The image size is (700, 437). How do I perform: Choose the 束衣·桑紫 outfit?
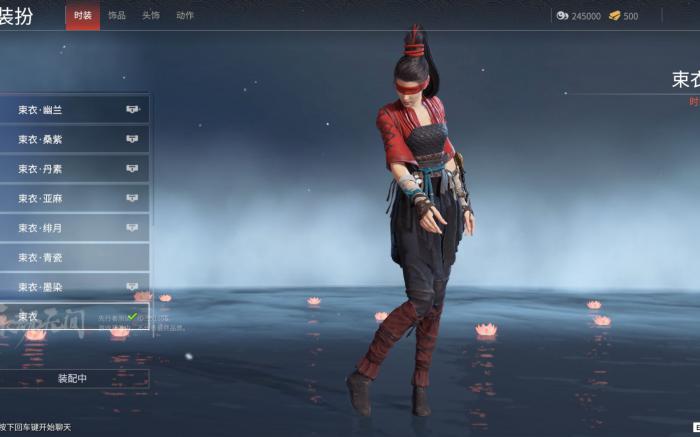click(x=75, y=139)
